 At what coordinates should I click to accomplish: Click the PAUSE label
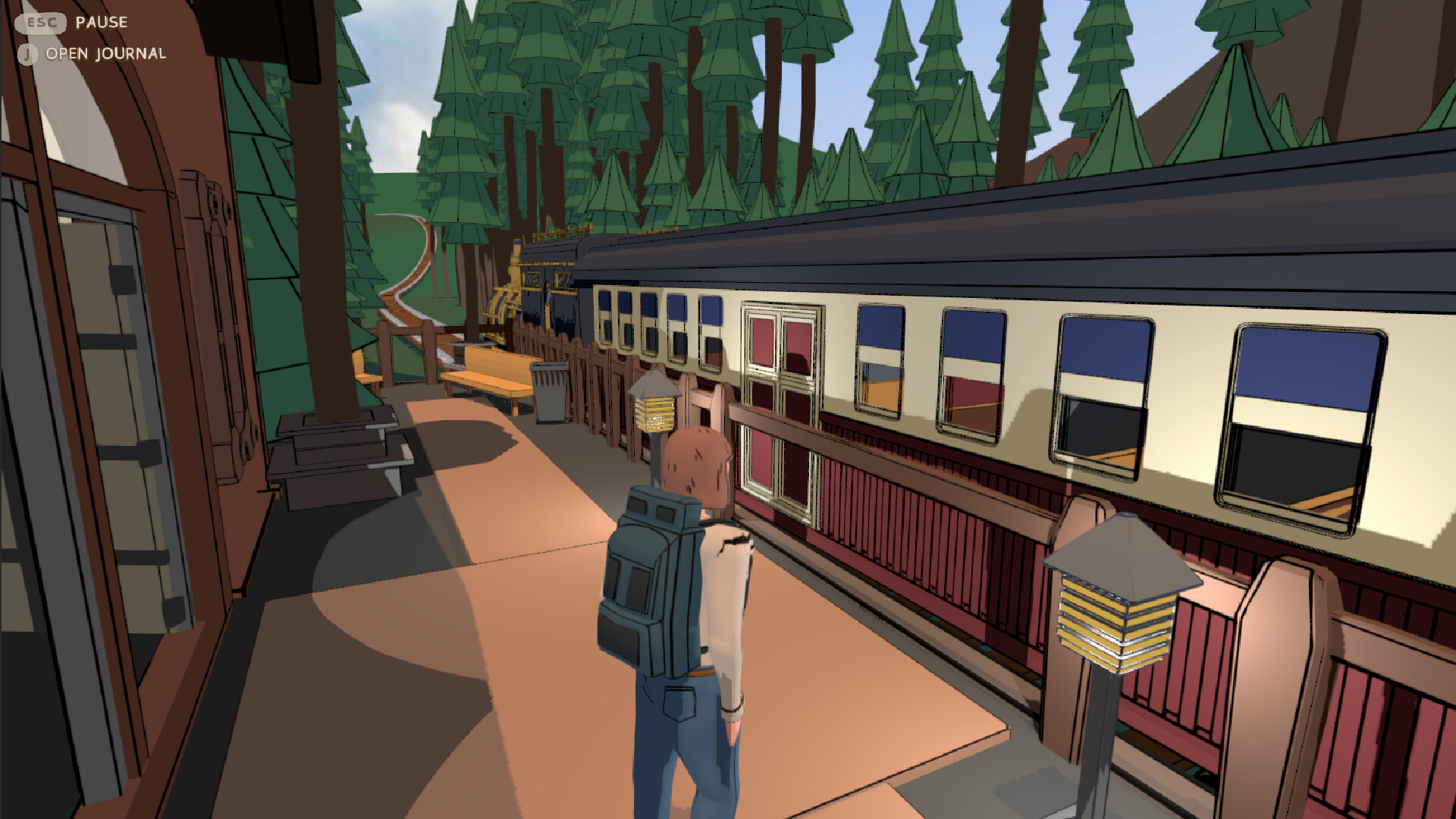100,22
